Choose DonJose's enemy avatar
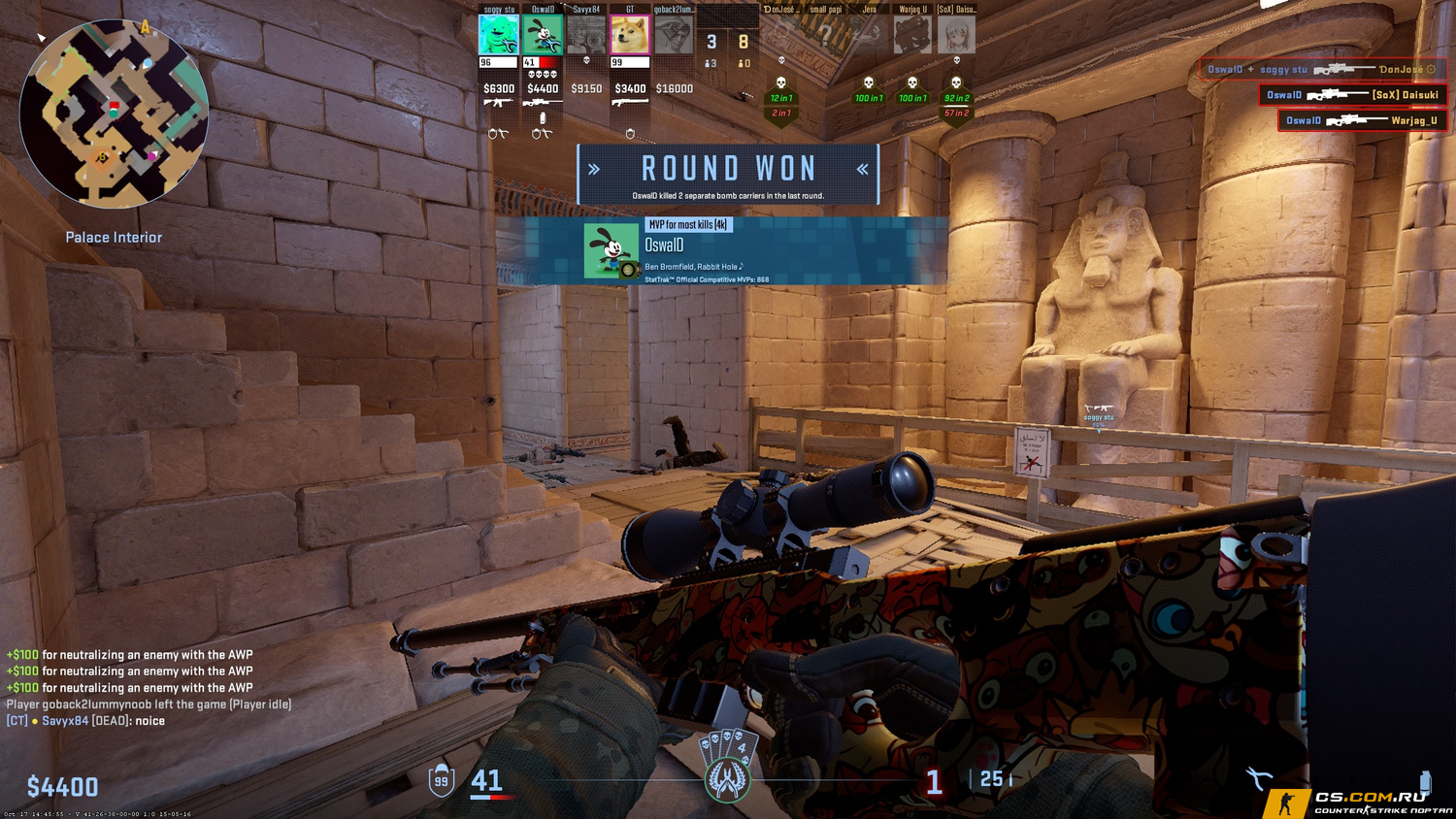The height and width of the screenshot is (819, 1456). (781, 35)
